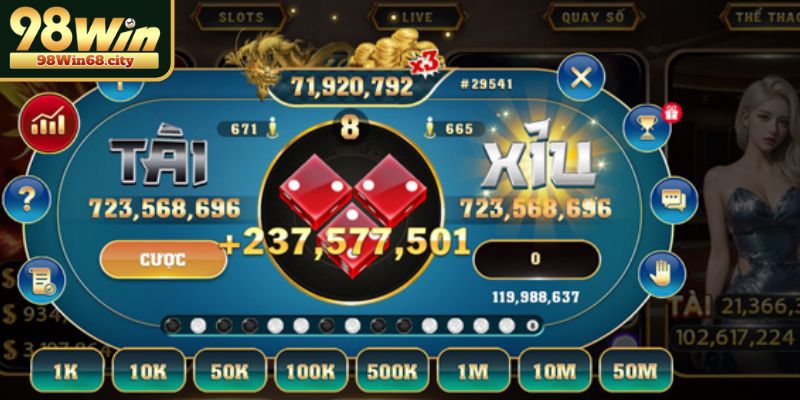Bet on the Tài side
This screenshot has width=800, height=400.
click(158, 163)
